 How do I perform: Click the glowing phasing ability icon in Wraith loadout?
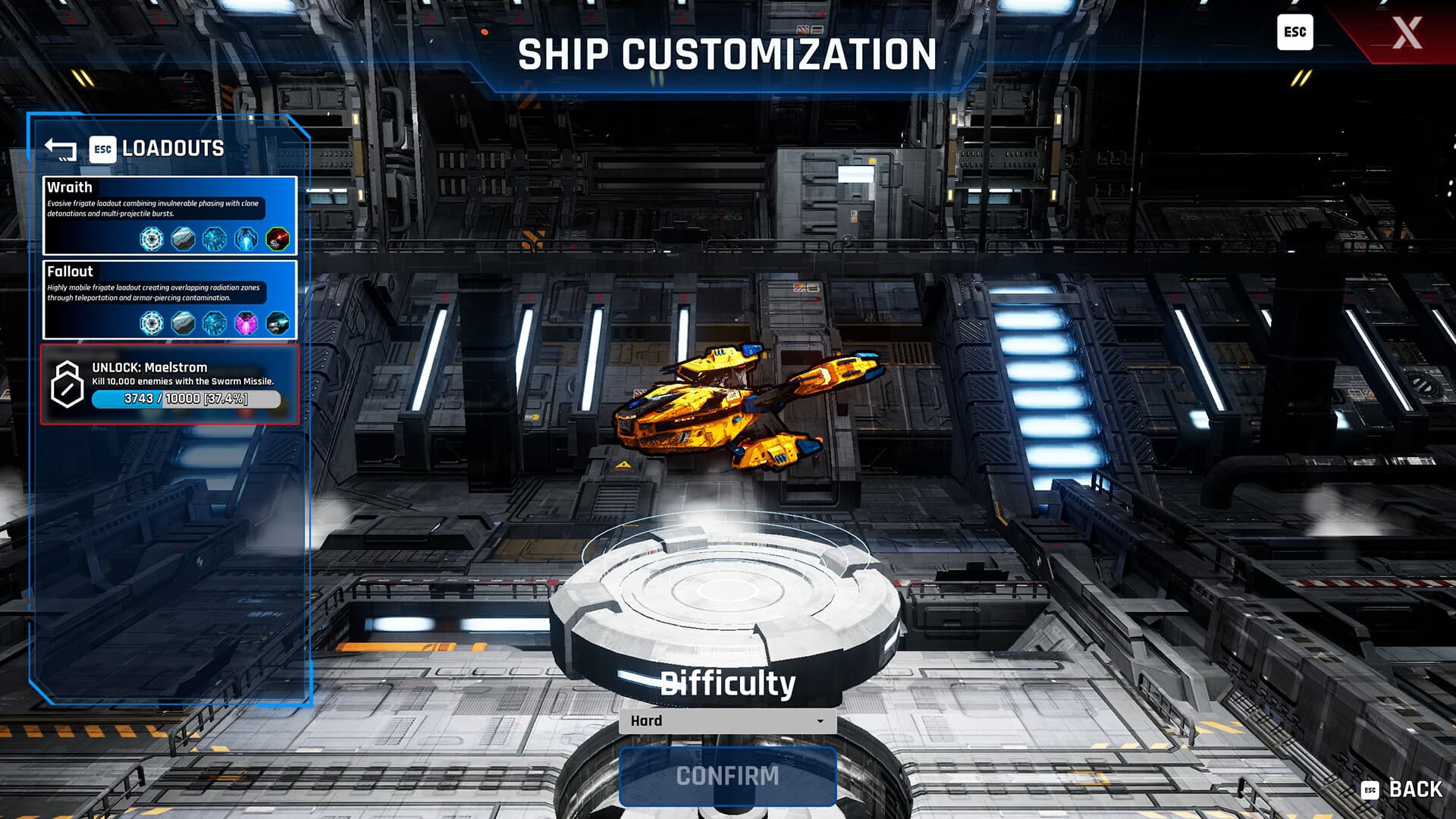(246, 239)
